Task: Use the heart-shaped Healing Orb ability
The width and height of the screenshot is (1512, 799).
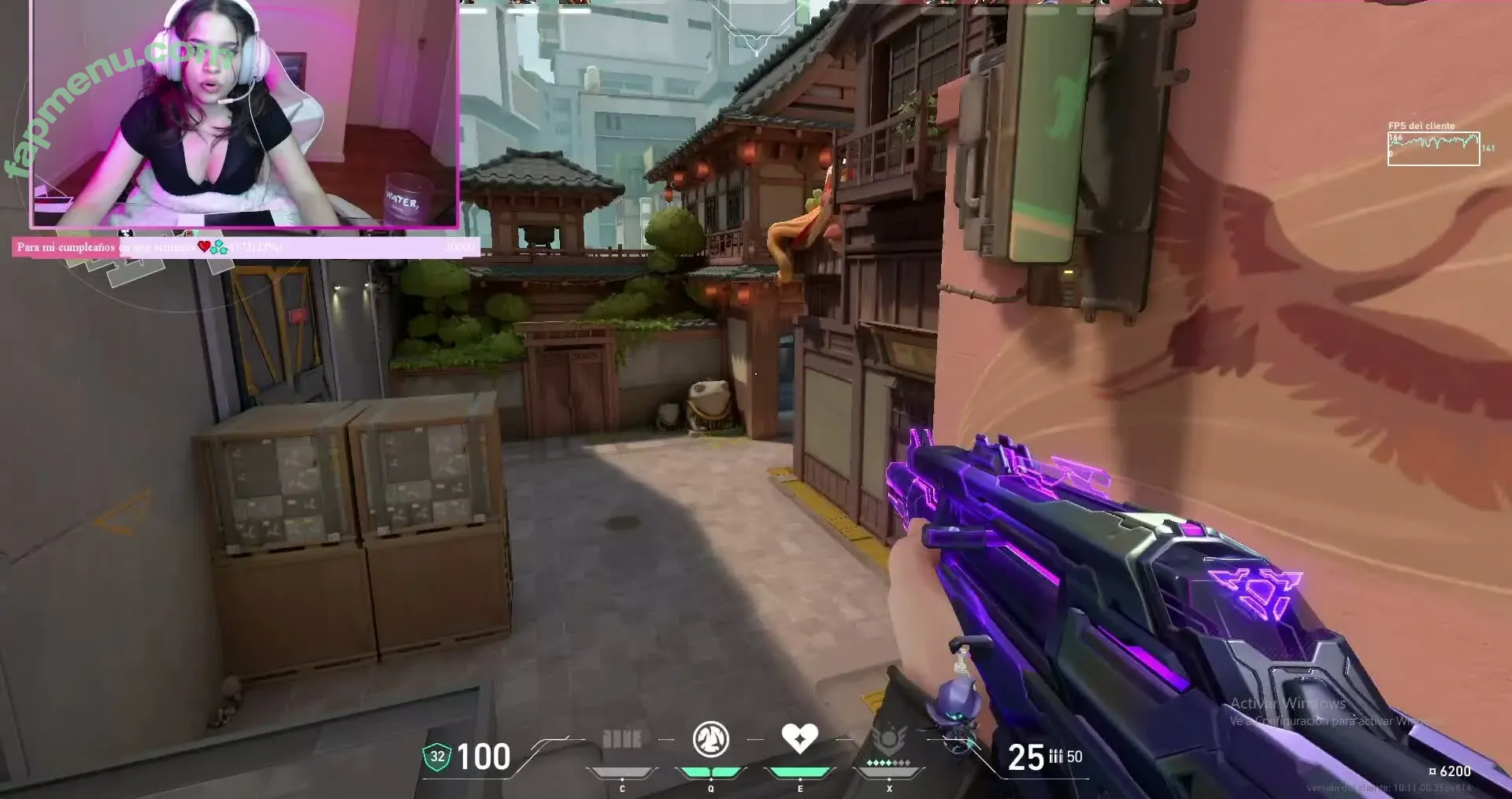Action: click(x=799, y=738)
